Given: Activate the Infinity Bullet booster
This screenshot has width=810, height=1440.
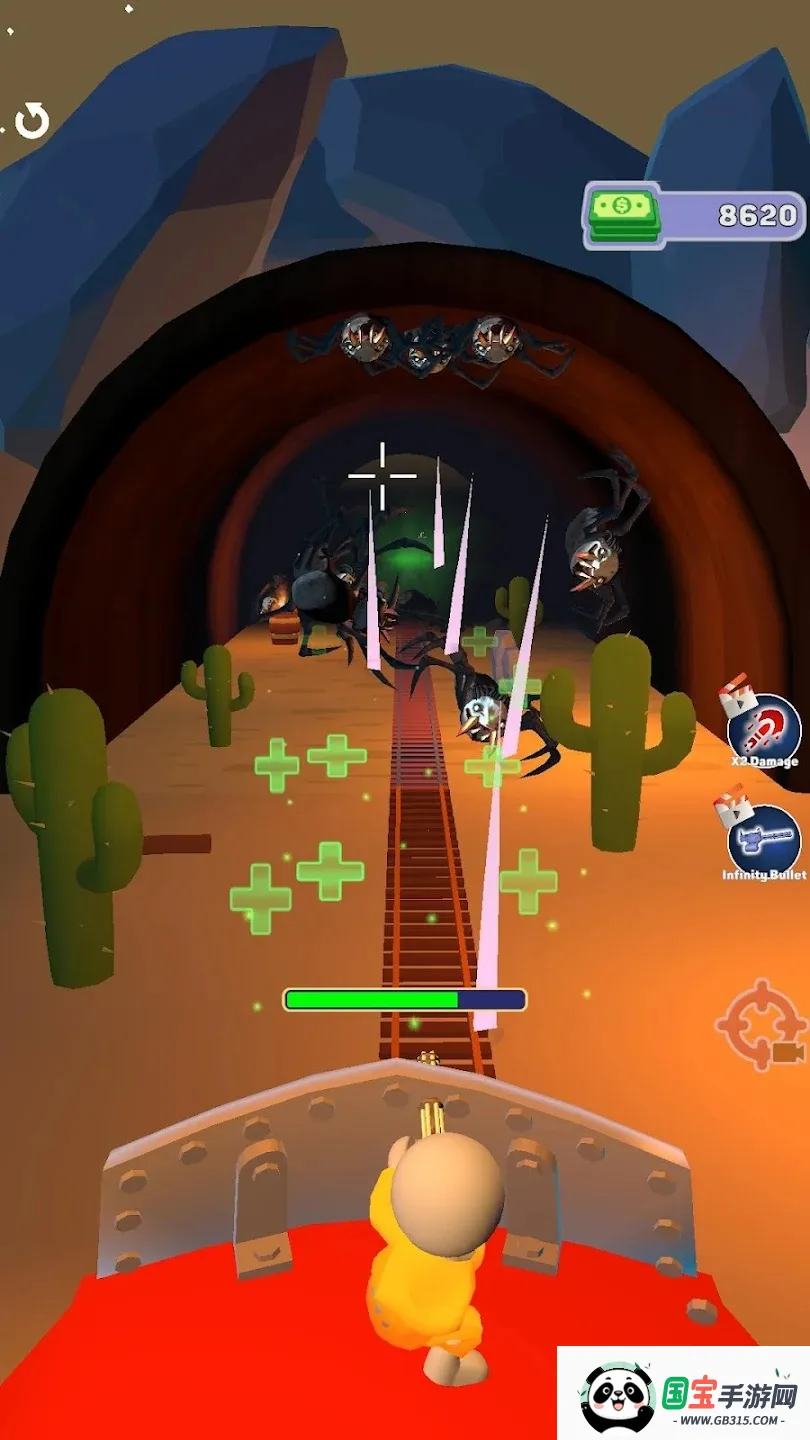Looking at the screenshot, I should pos(763,842).
